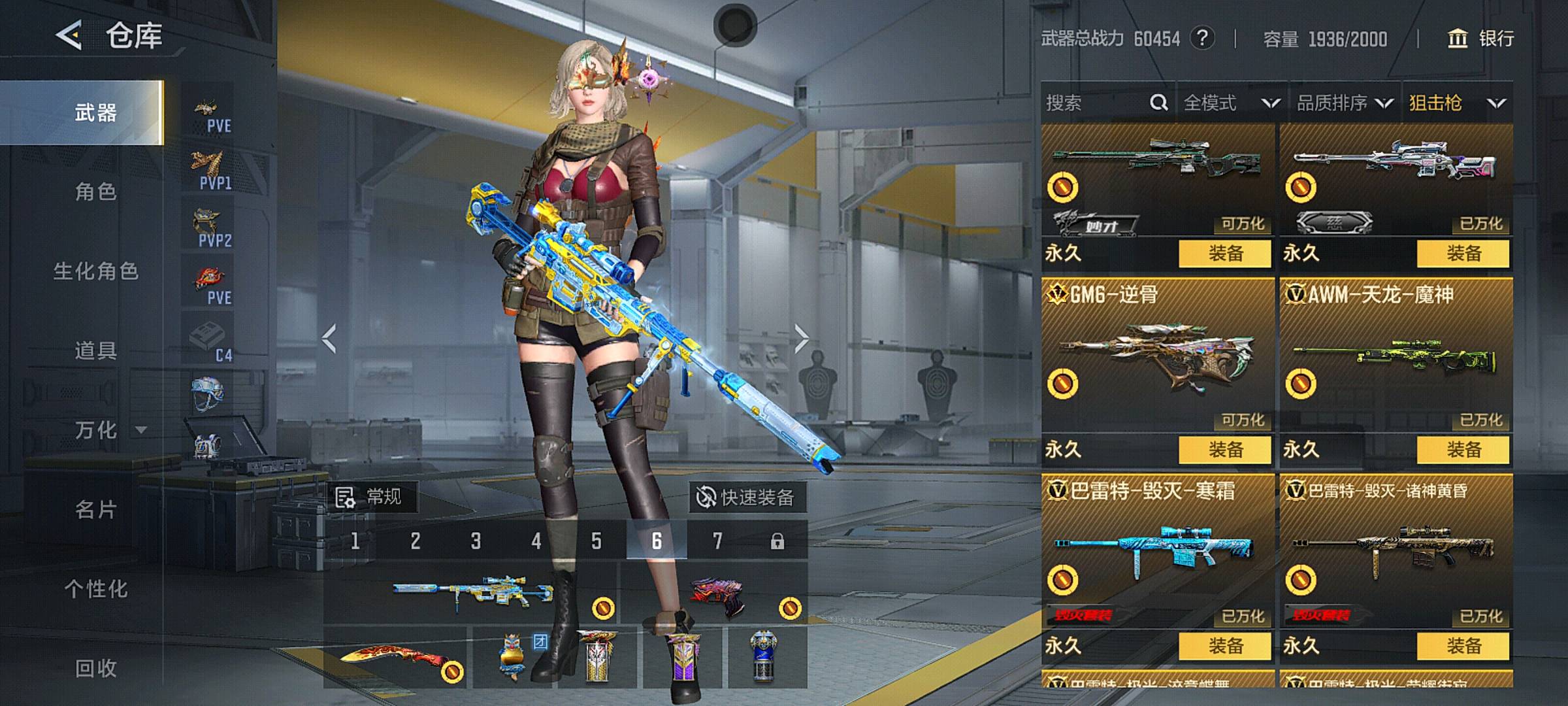Show weapon power help question mark
This screenshot has width=1568, height=706.
[x=1202, y=39]
